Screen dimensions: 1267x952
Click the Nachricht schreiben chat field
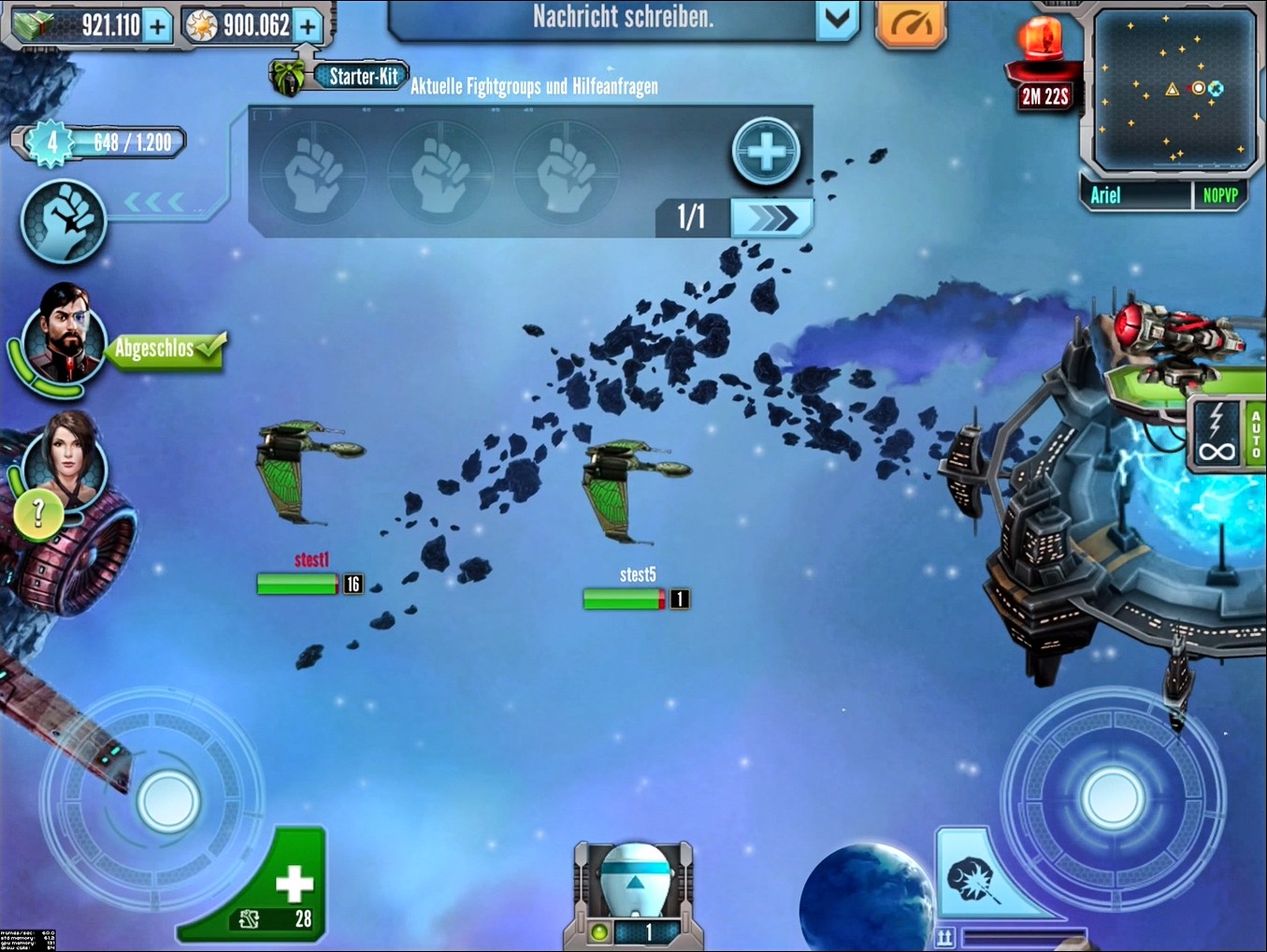click(x=603, y=19)
